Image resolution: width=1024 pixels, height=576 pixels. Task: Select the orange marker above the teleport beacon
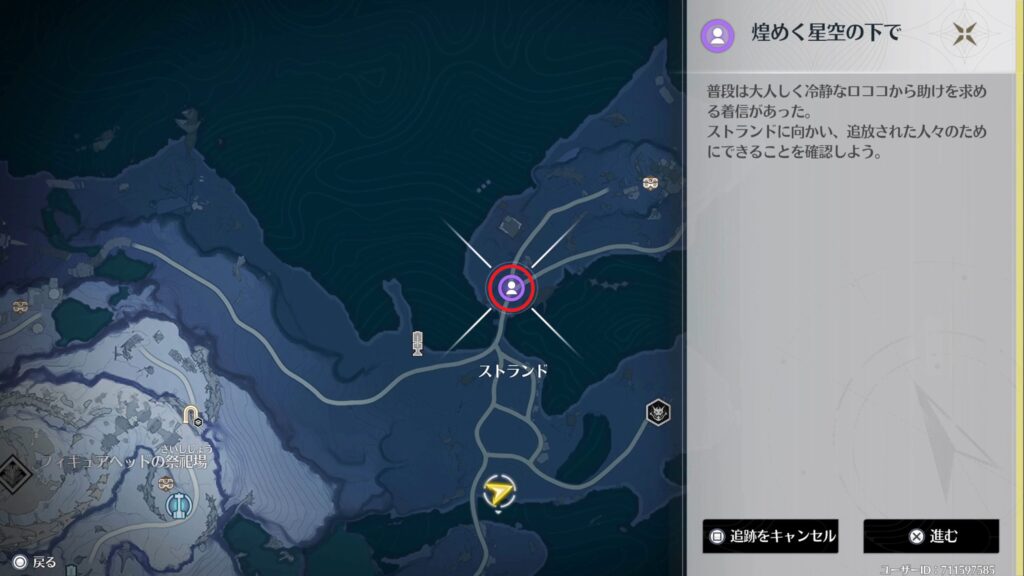pyautogui.click(x=166, y=484)
